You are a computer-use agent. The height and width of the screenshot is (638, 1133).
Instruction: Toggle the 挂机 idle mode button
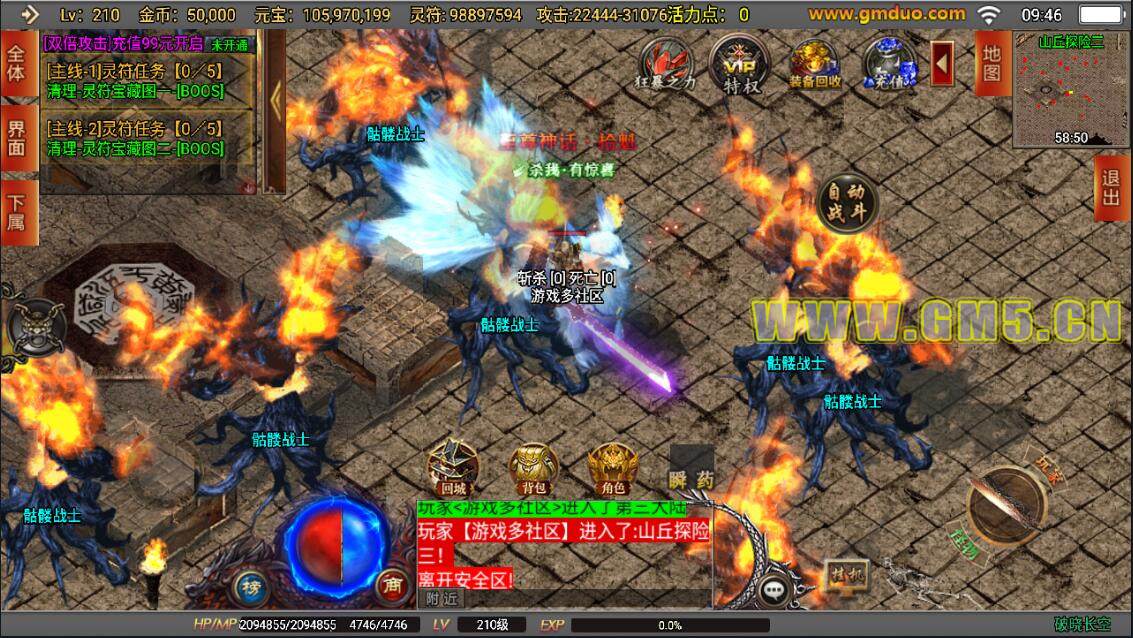(x=846, y=576)
